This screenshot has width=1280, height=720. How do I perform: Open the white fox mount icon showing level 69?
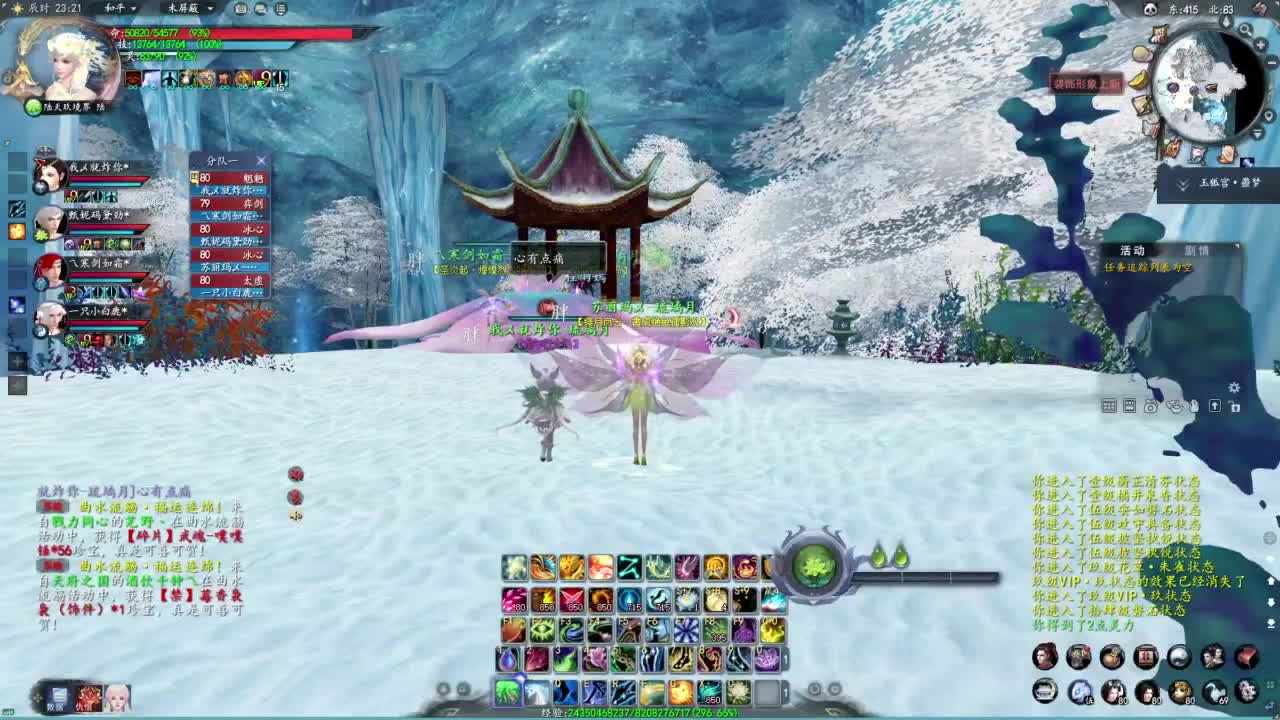1217,691
